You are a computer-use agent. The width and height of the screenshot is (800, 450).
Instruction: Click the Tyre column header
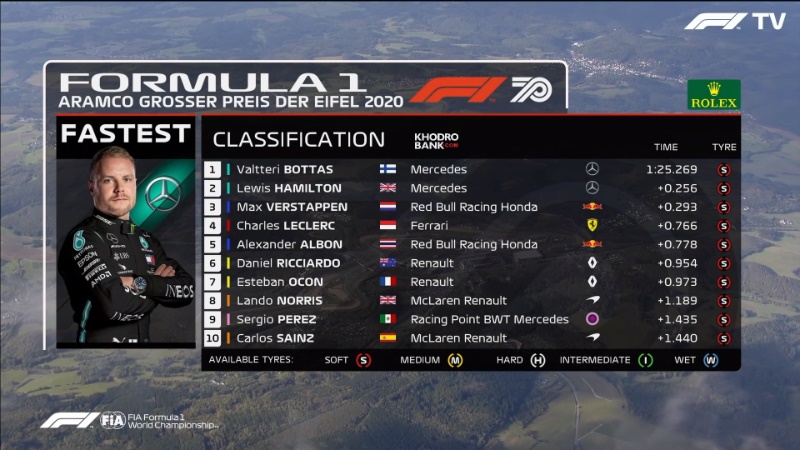pyautogui.click(x=723, y=147)
